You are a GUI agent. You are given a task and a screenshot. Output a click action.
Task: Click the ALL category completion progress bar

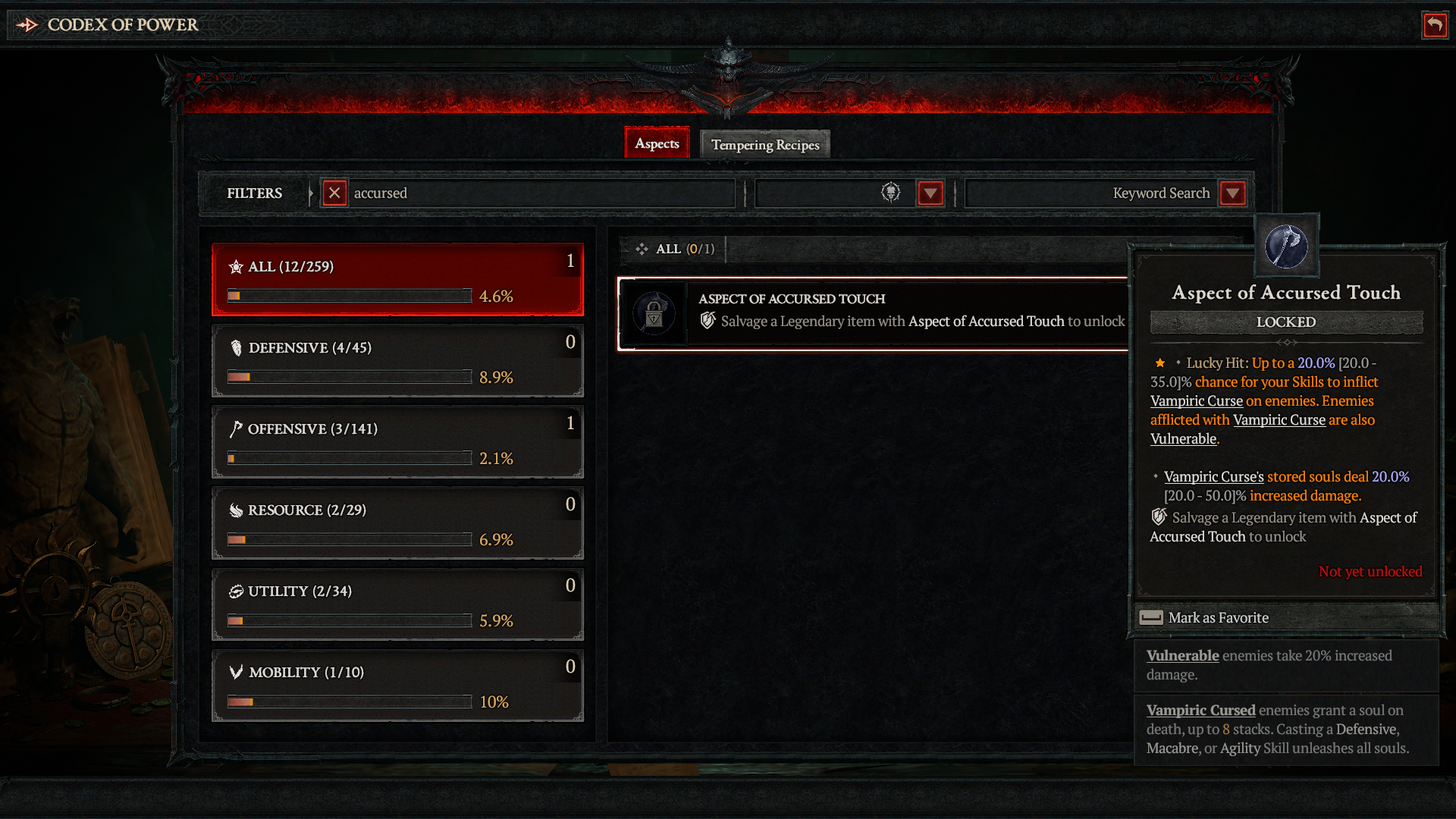pos(348,296)
